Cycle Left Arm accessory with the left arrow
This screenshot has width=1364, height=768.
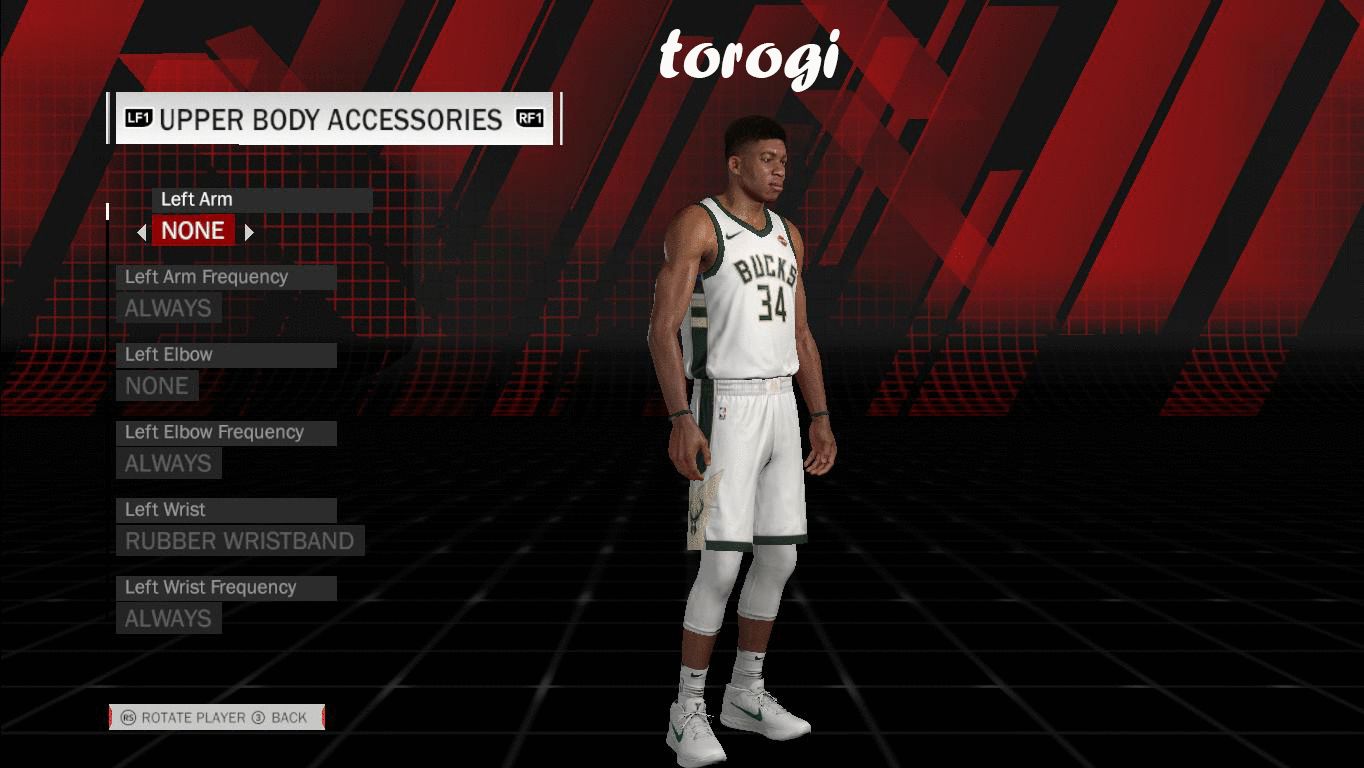[142, 232]
